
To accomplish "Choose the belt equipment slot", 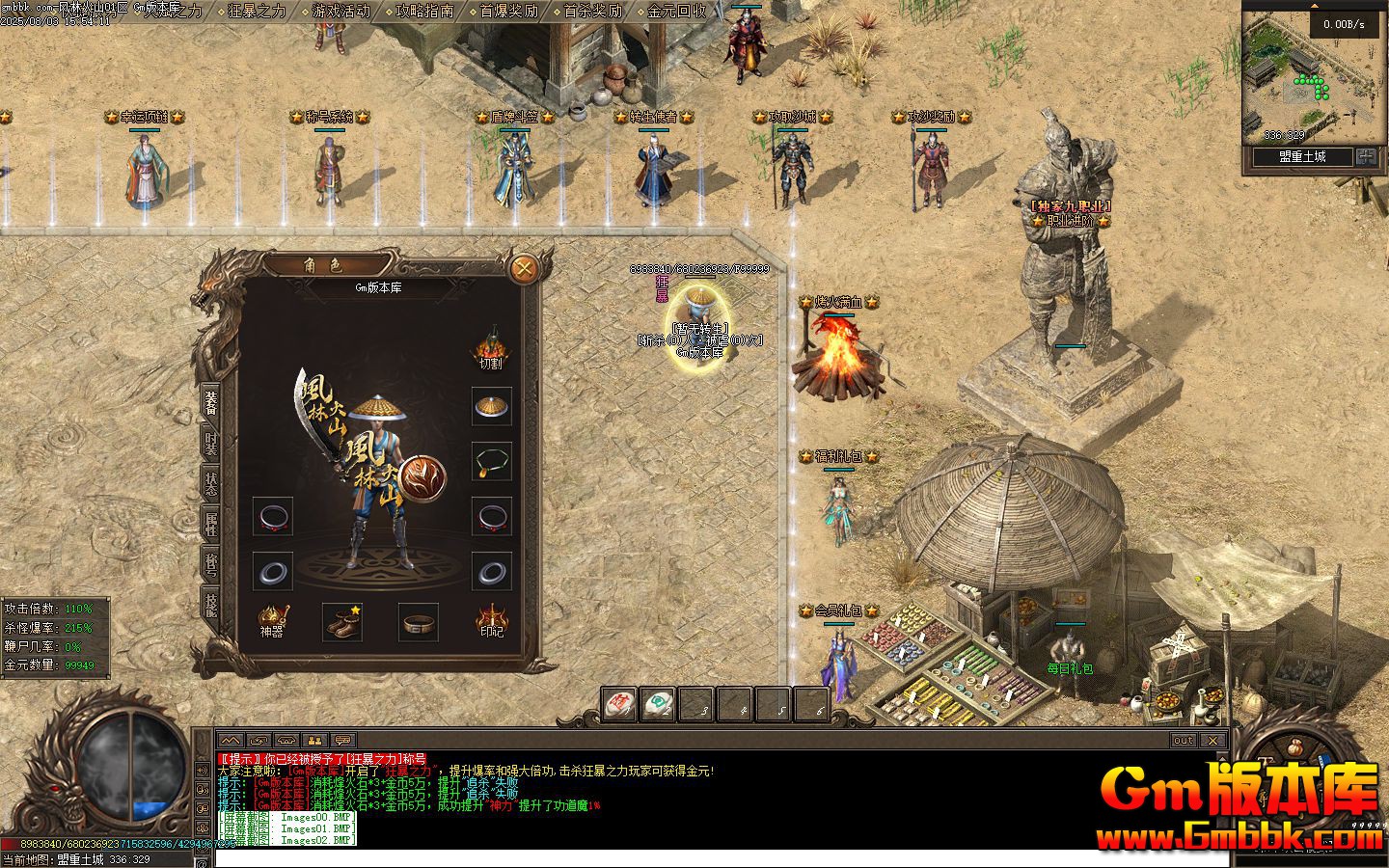I will (x=419, y=622).
